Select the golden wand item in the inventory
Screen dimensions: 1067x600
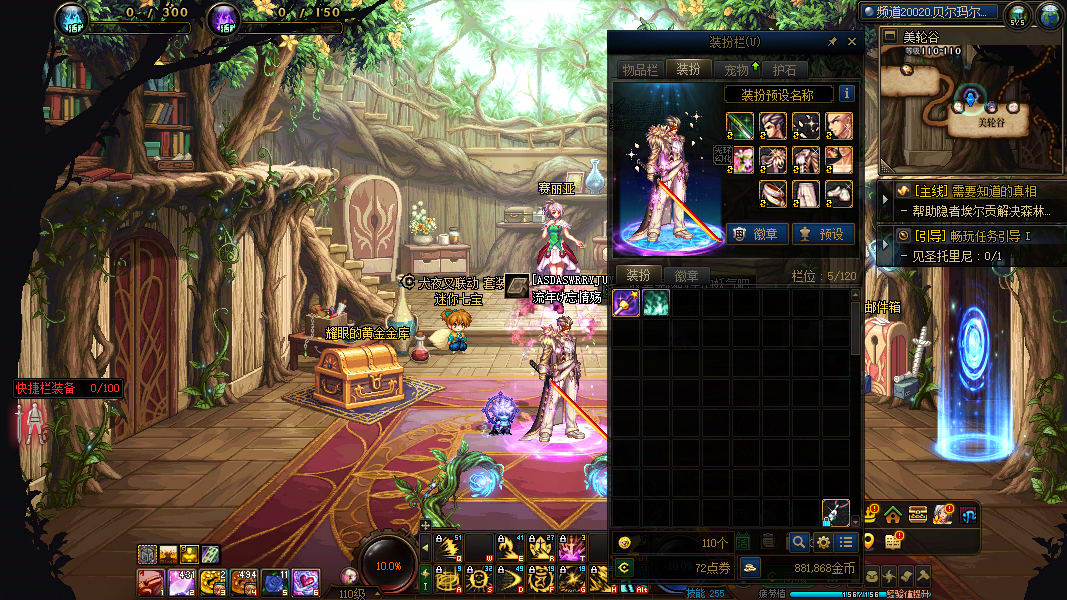(626, 303)
